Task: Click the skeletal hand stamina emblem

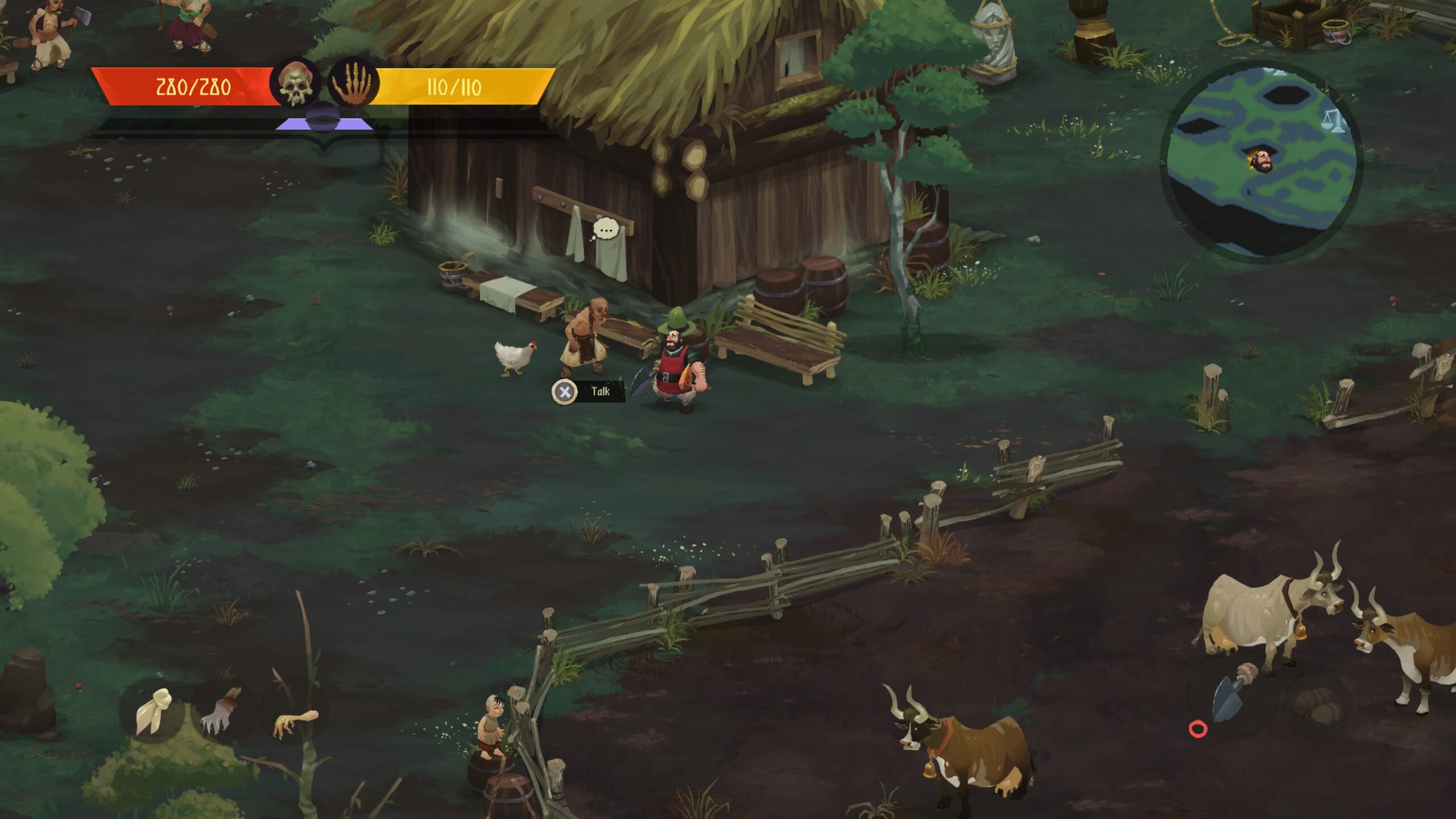Action: pyautogui.click(x=353, y=84)
